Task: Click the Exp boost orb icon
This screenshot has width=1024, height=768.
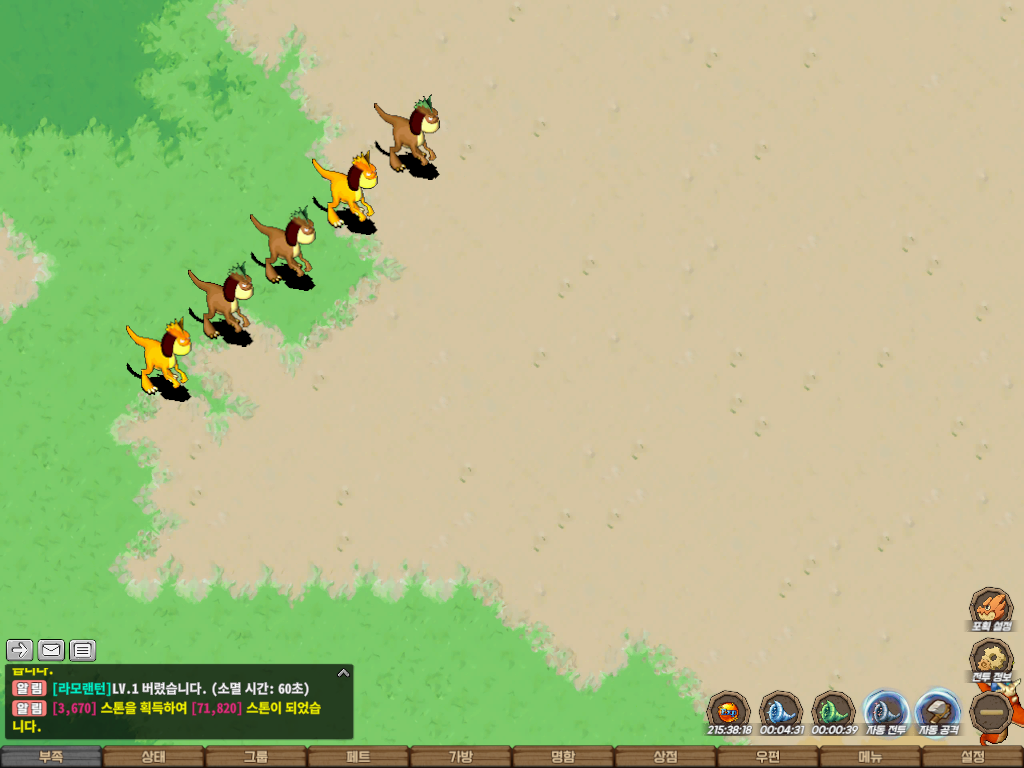Action: [729, 712]
